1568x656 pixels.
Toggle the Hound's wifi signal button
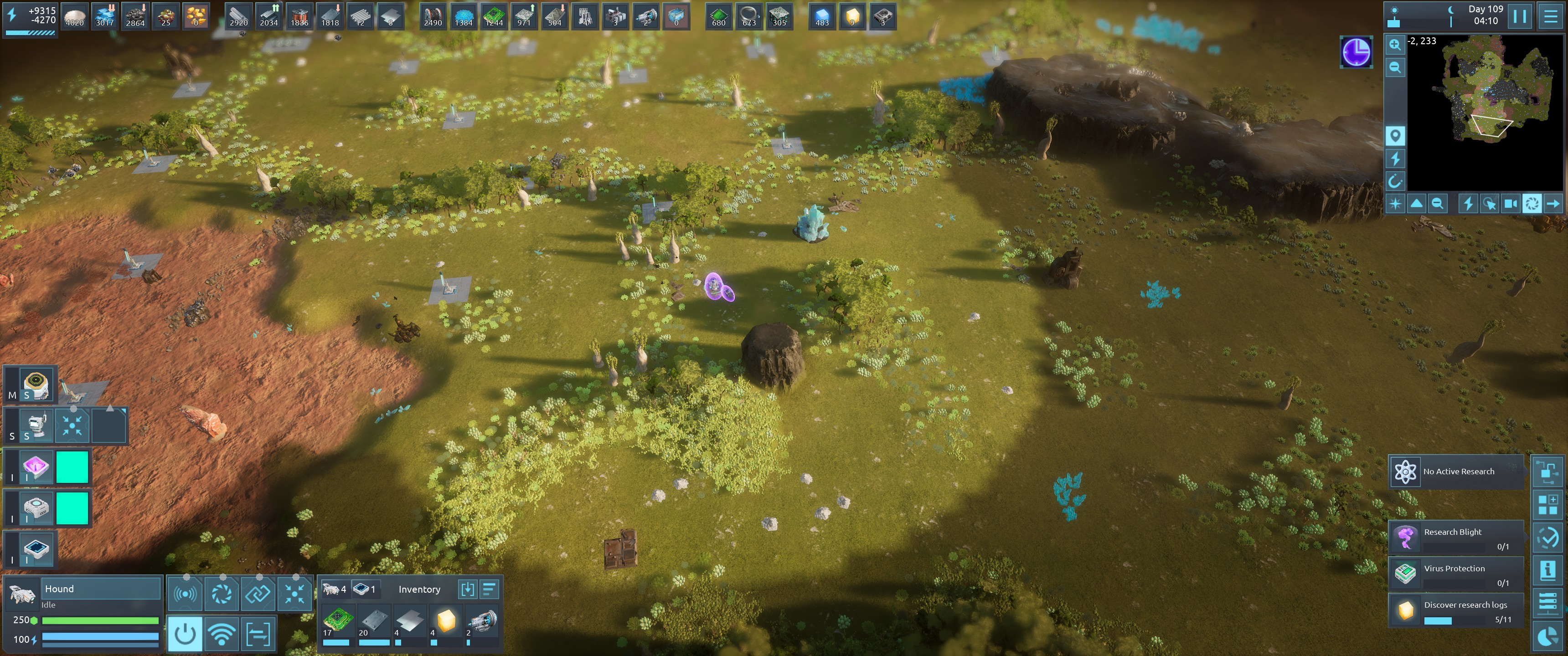(222, 634)
